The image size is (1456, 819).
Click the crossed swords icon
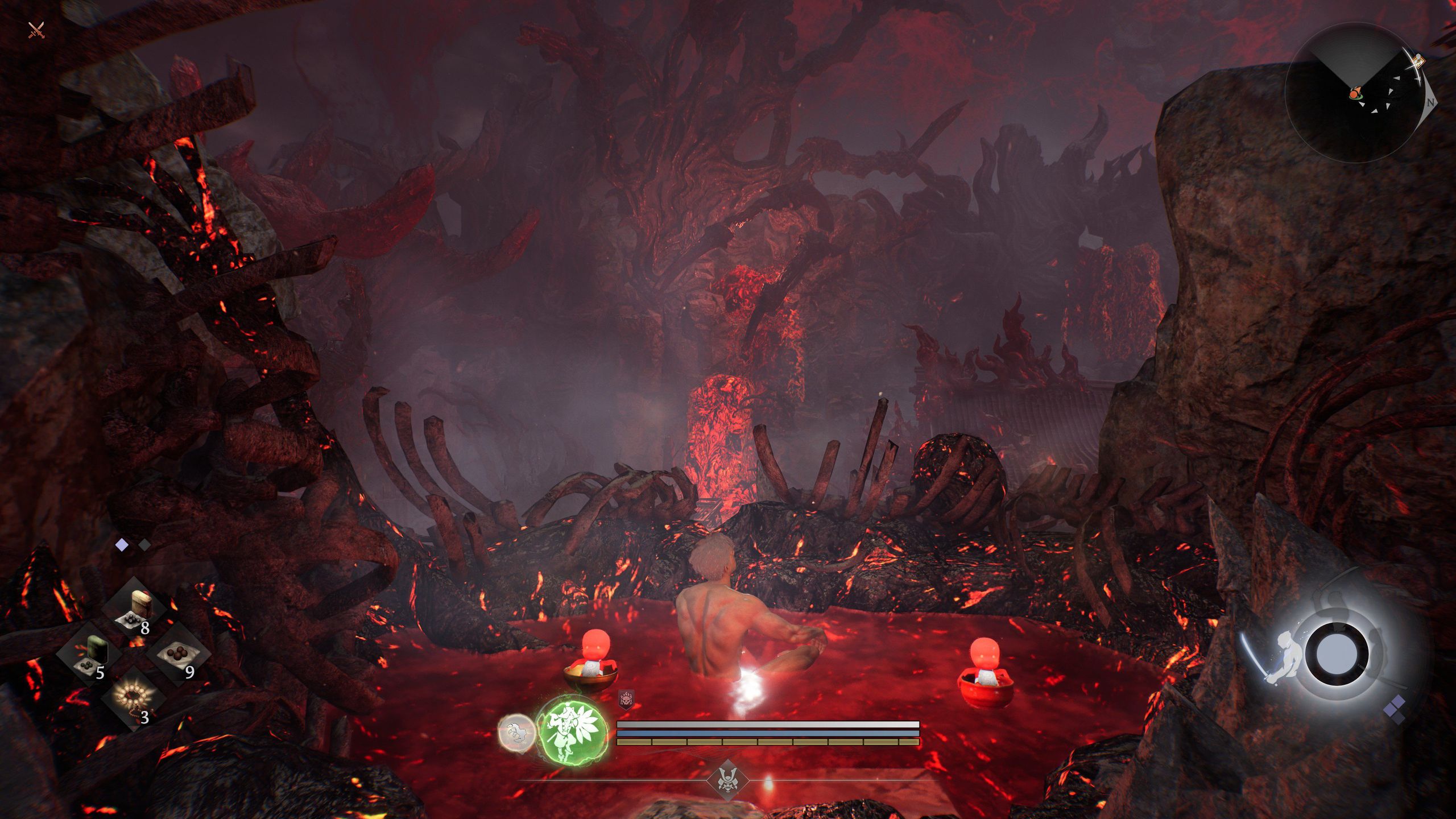(36, 30)
